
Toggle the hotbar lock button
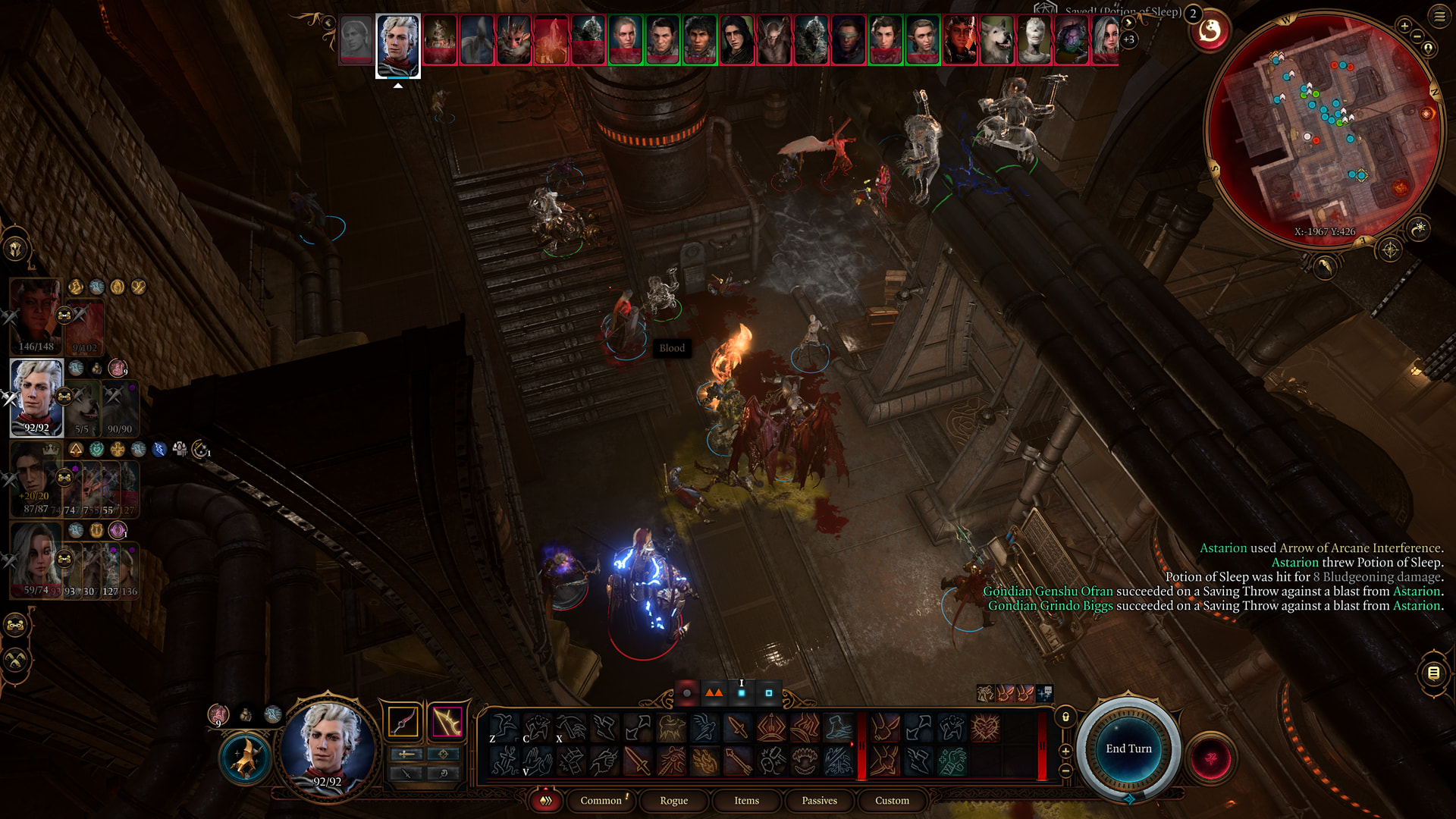coord(1065,717)
